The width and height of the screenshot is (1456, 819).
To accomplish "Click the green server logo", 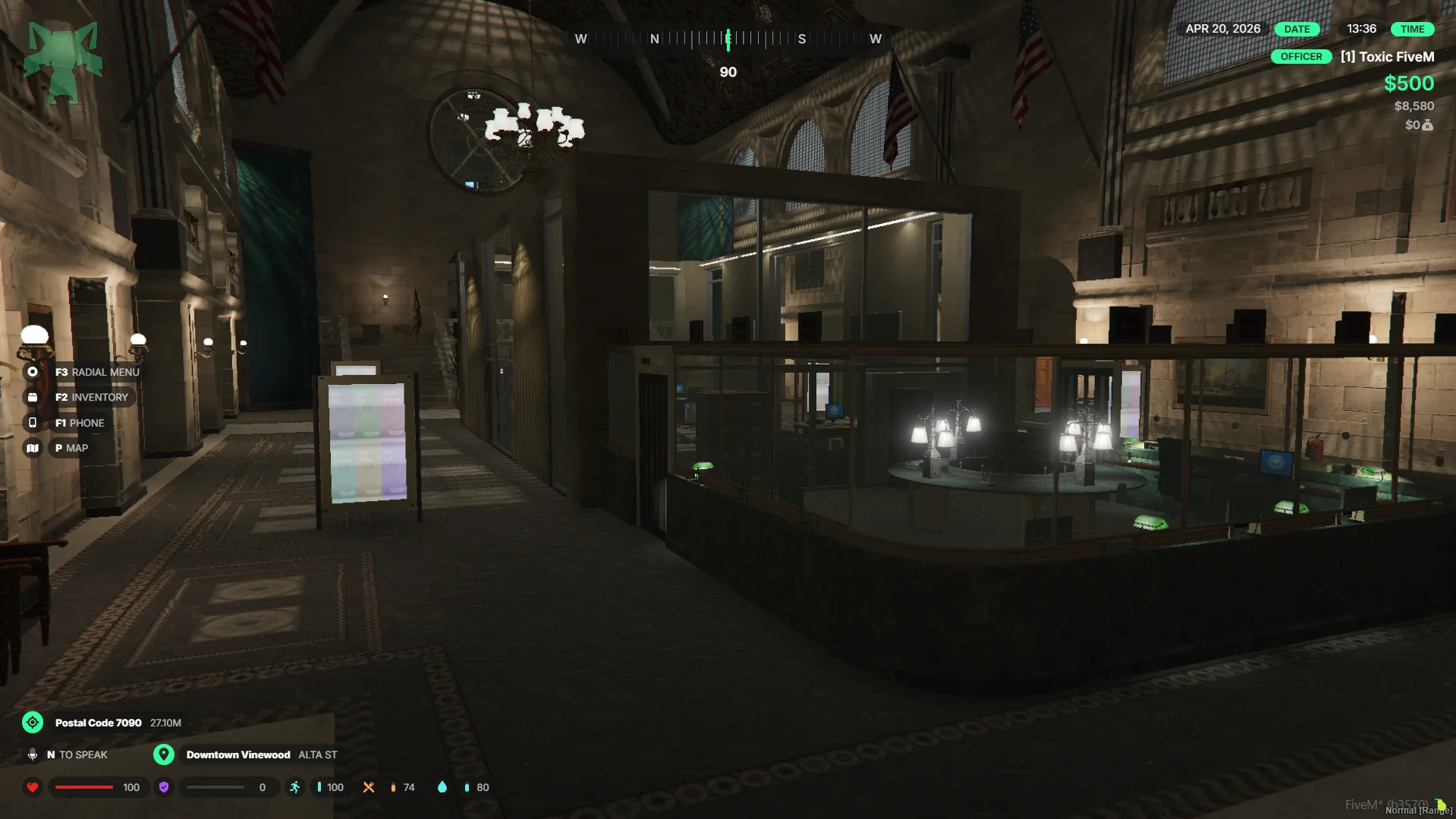I will (x=63, y=61).
